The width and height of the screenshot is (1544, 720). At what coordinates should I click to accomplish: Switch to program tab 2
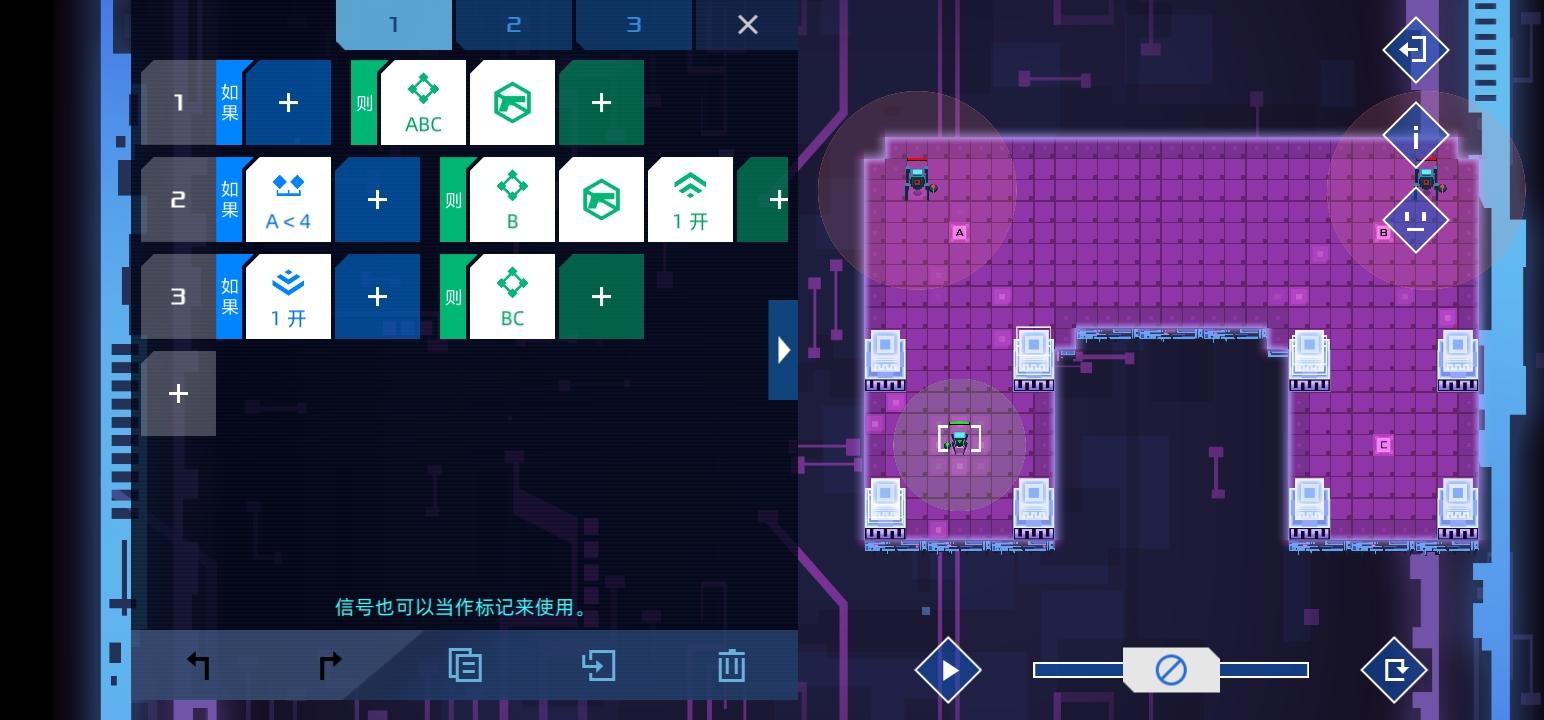click(x=513, y=24)
